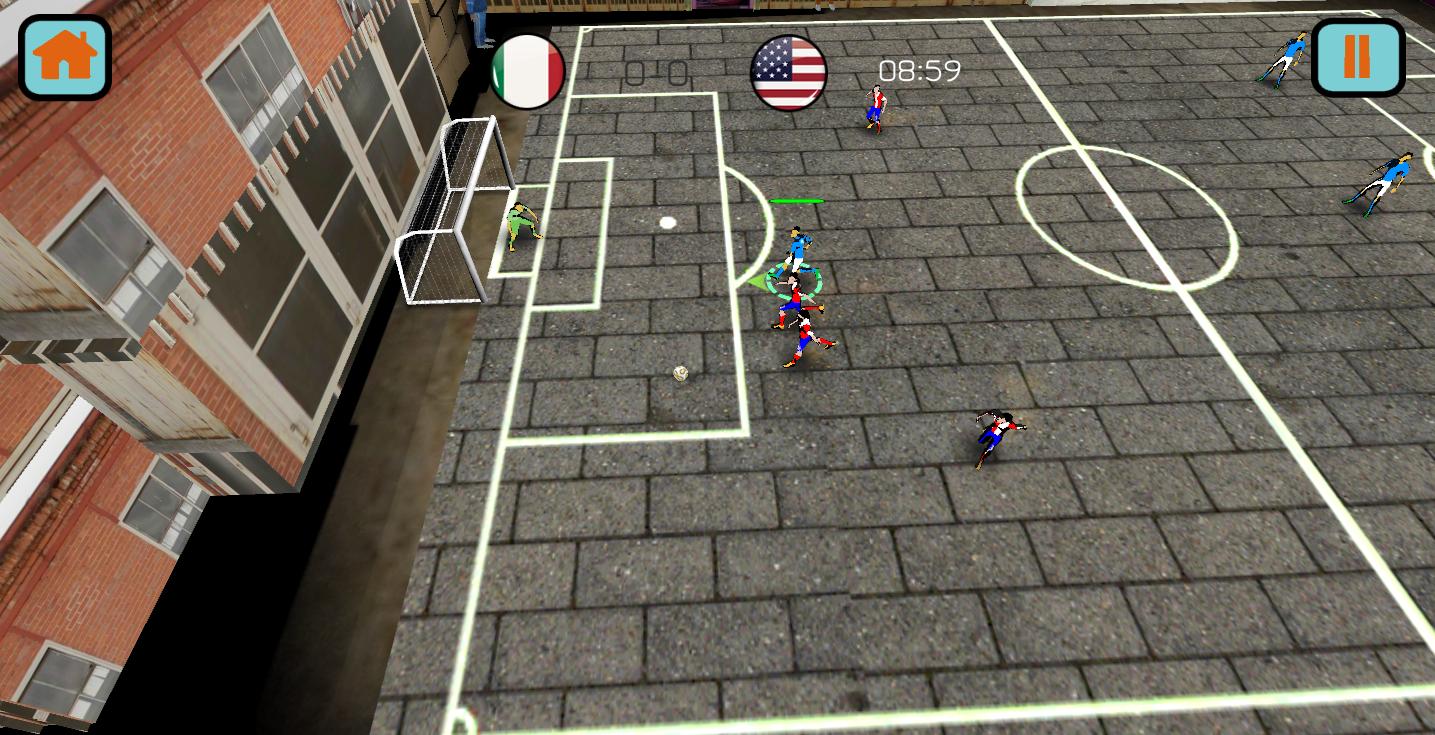This screenshot has height=735, width=1435.
Task: Click the Pause icon button
Action: tap(1358, 57)
